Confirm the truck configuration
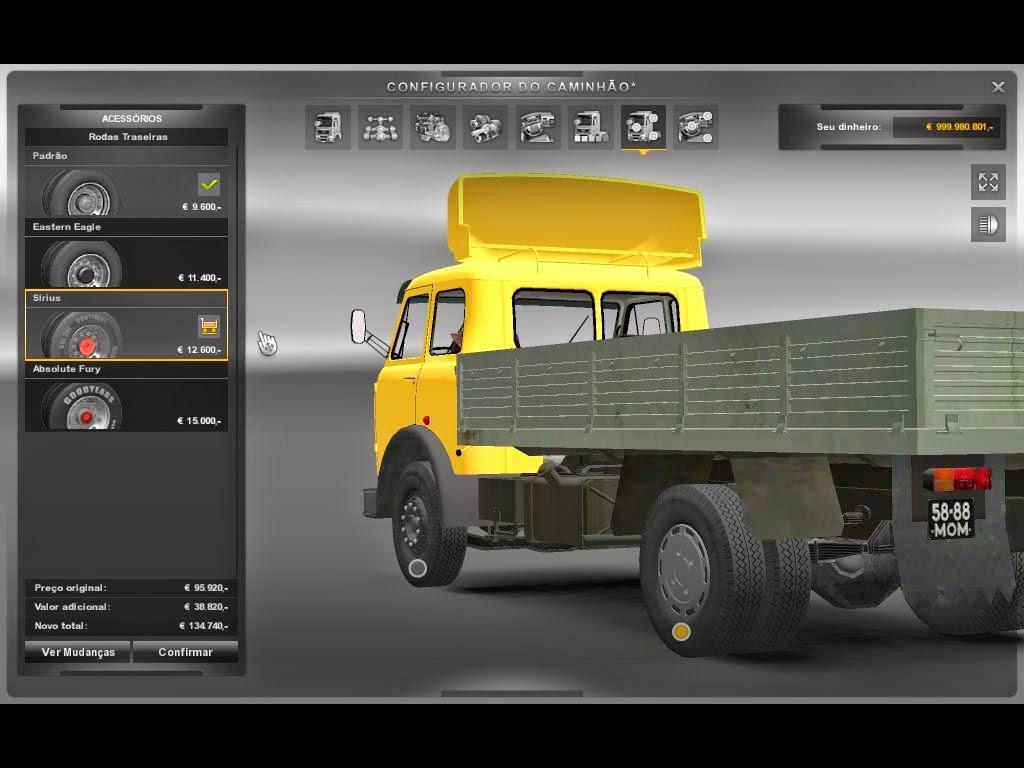1024x768 pixels. coord(186,652)
